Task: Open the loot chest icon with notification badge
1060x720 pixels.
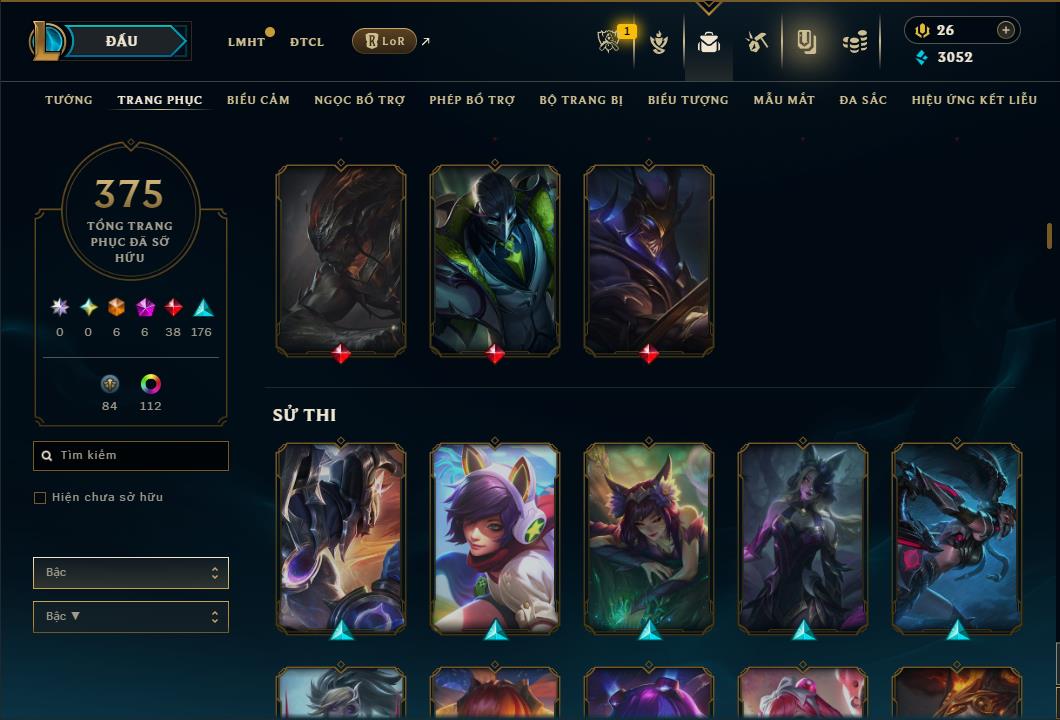Action: [x=610, y=41]
